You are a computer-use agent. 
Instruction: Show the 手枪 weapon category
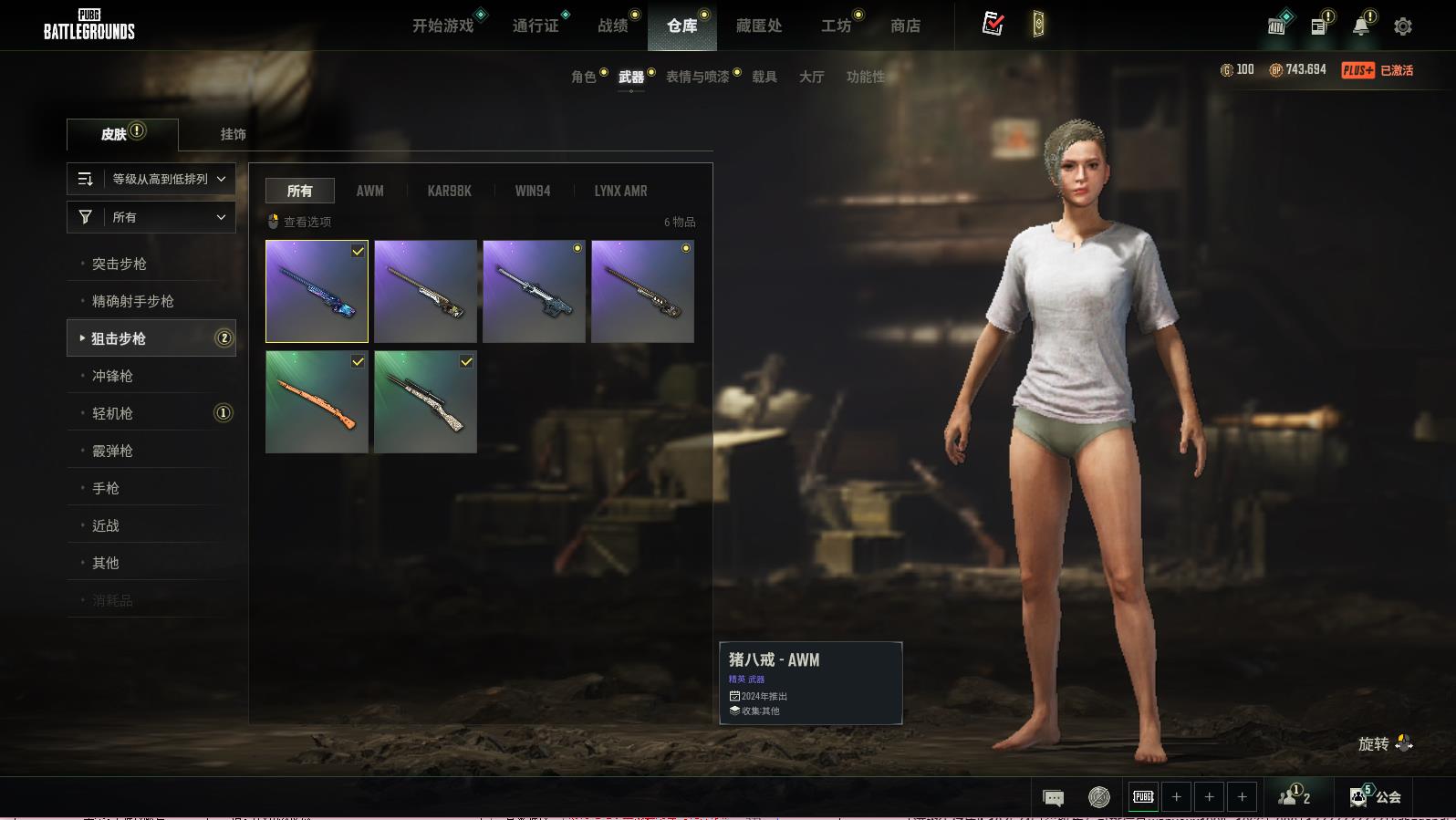106,488
